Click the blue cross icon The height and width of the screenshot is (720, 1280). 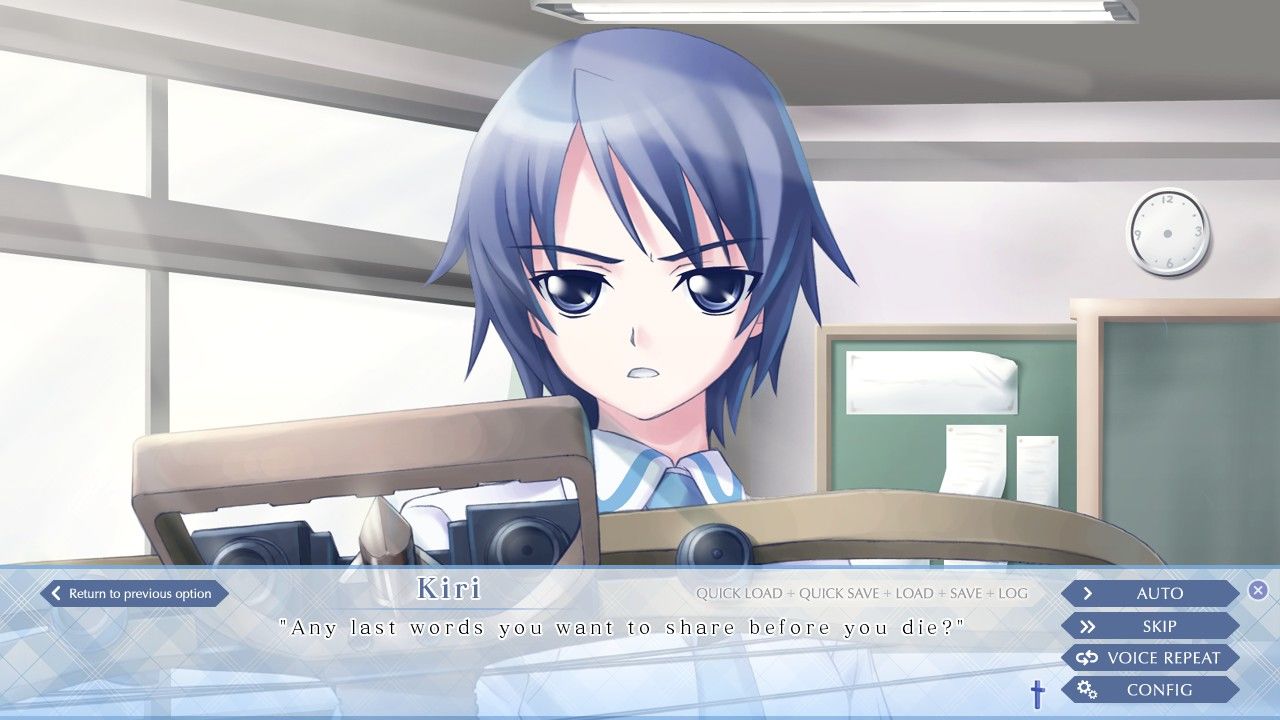pos(1037,693)
